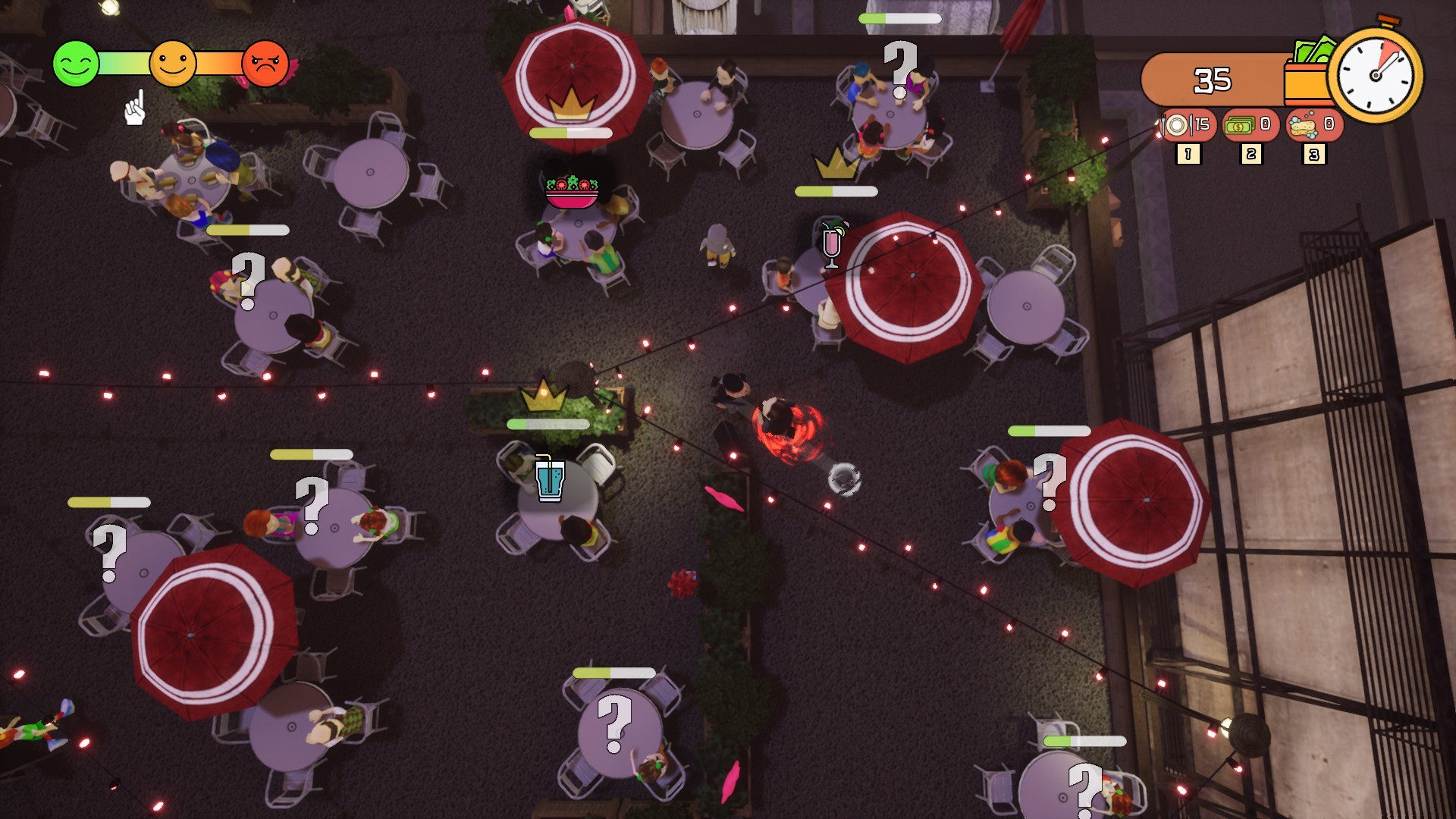Click the salad bowl order icon
Image resolution: width=1456 pixels, height=819 pixels.
pyautogui.click(x=572, y=192)
